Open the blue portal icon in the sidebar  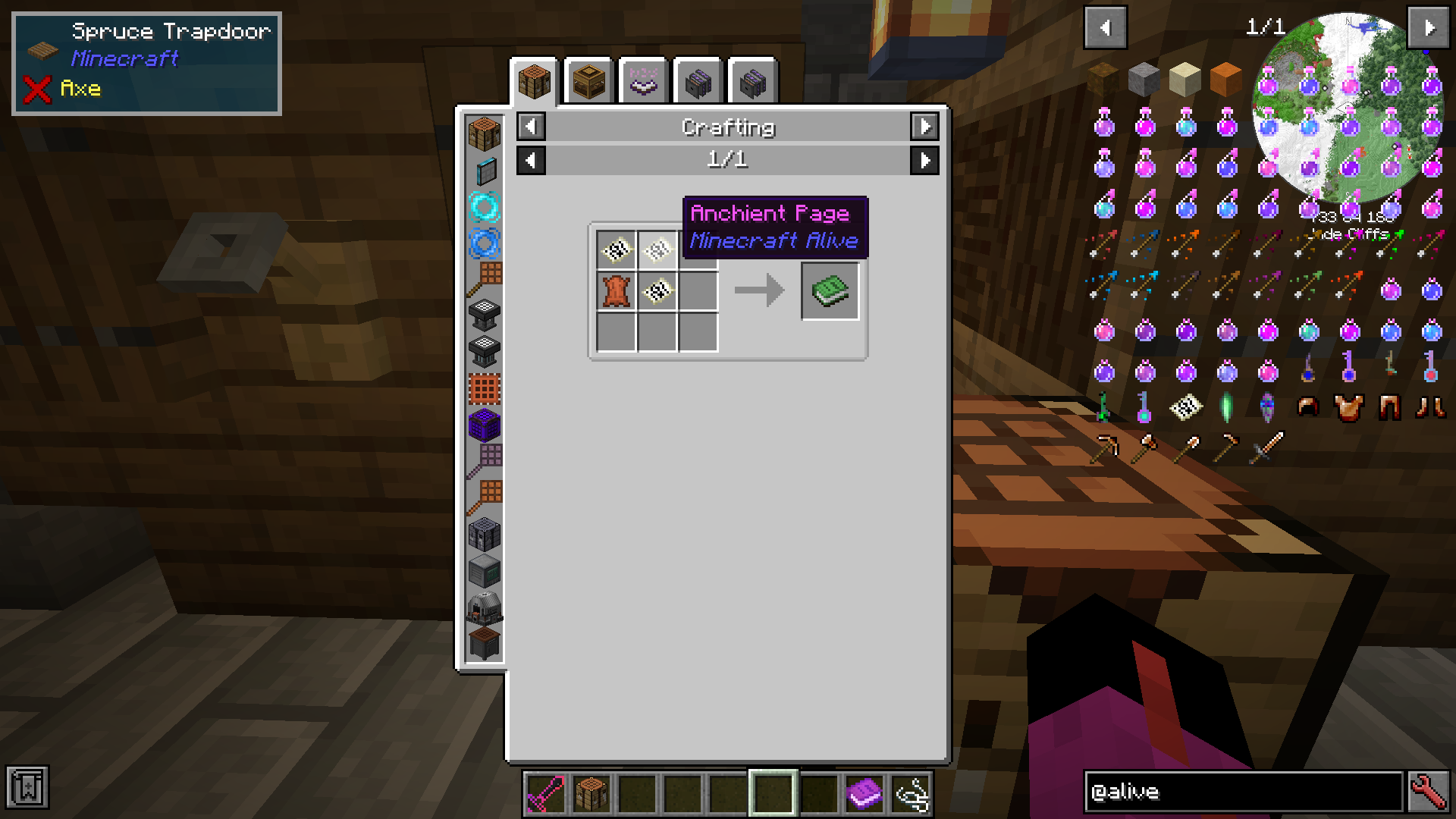pos(485,243)
